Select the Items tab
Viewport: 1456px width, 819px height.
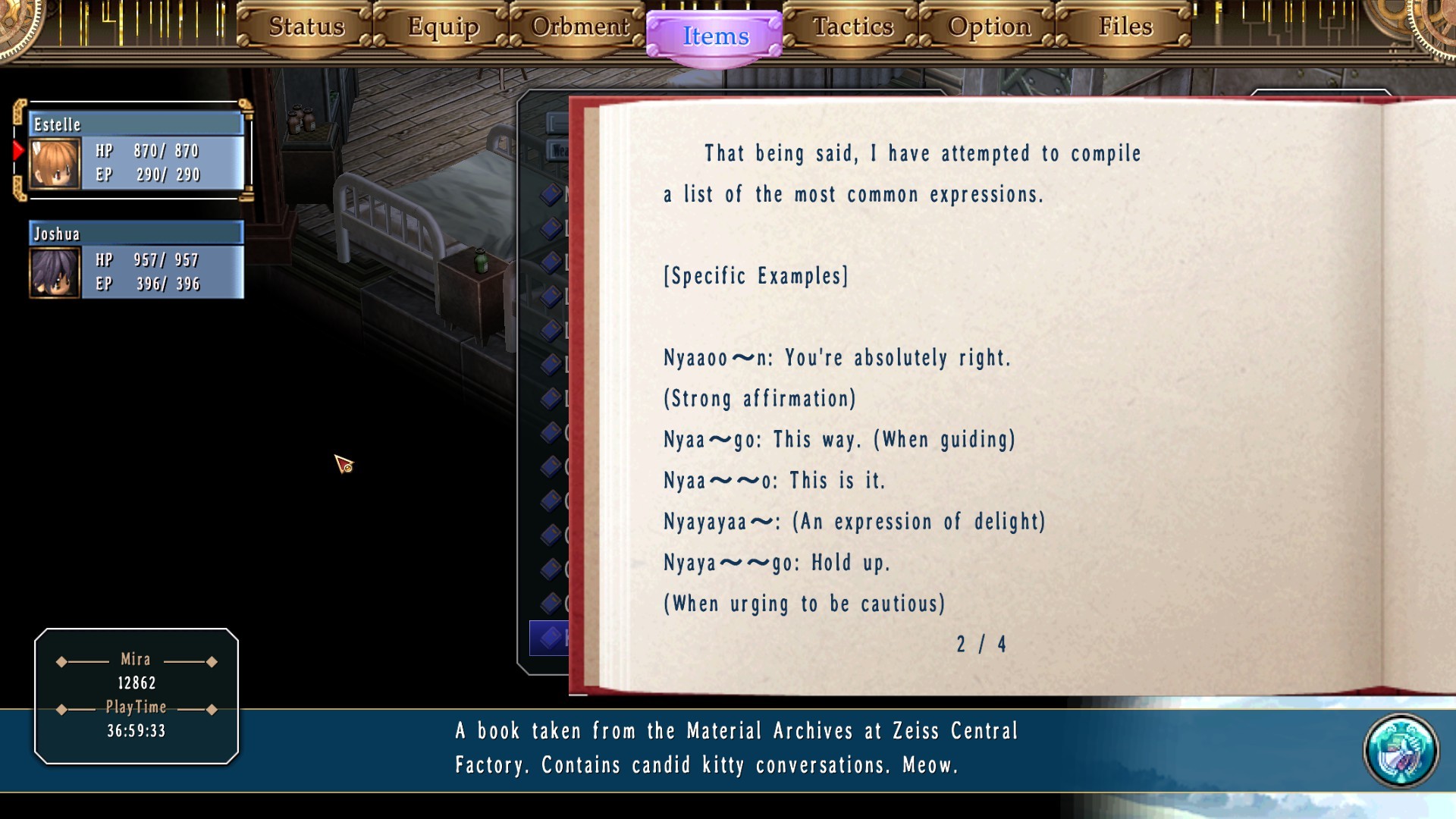tap(715, 36)
